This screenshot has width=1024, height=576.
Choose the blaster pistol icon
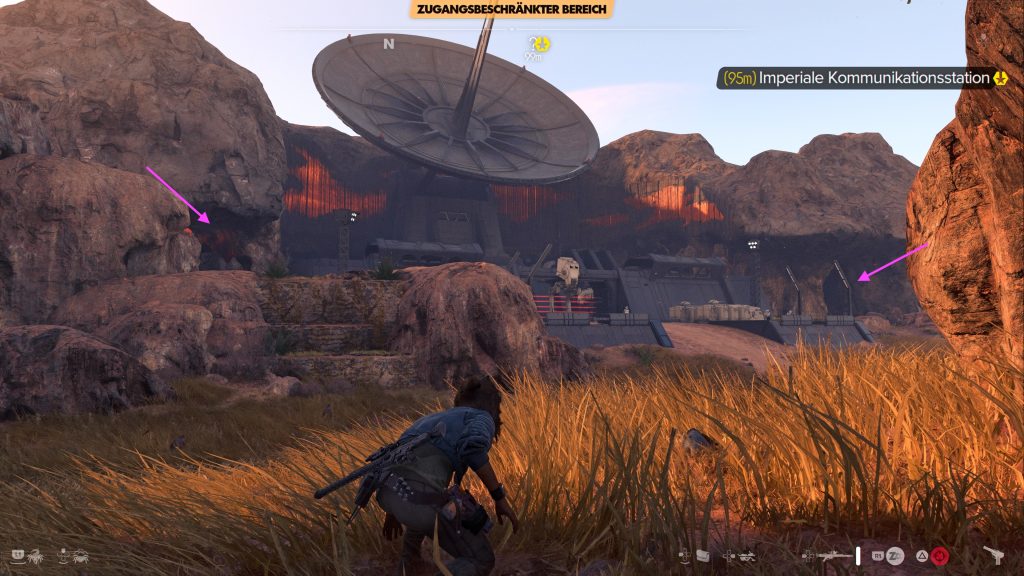click(994, 555)
